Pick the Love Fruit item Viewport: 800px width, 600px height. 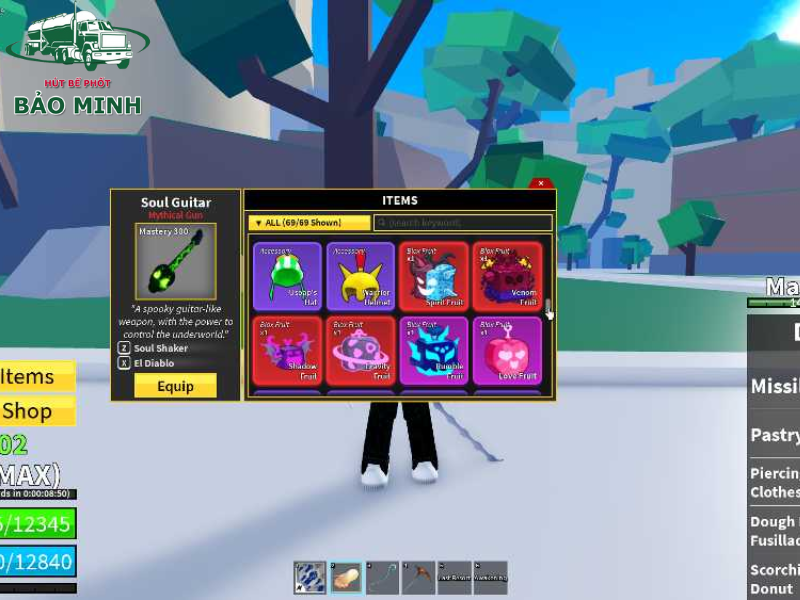(x=507, y=351)
